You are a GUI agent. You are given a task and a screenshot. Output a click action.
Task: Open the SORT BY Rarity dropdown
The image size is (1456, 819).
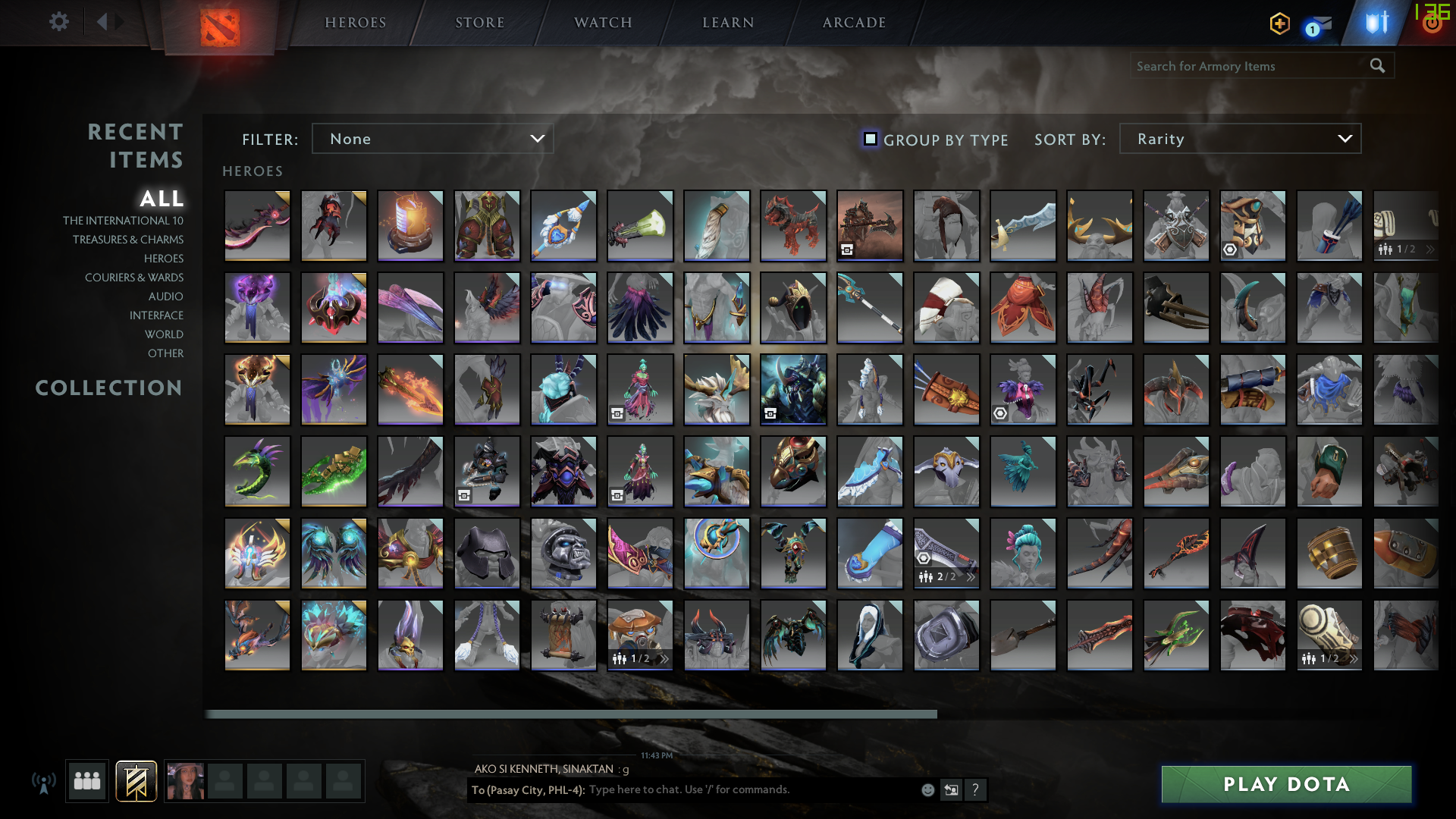1240,139
